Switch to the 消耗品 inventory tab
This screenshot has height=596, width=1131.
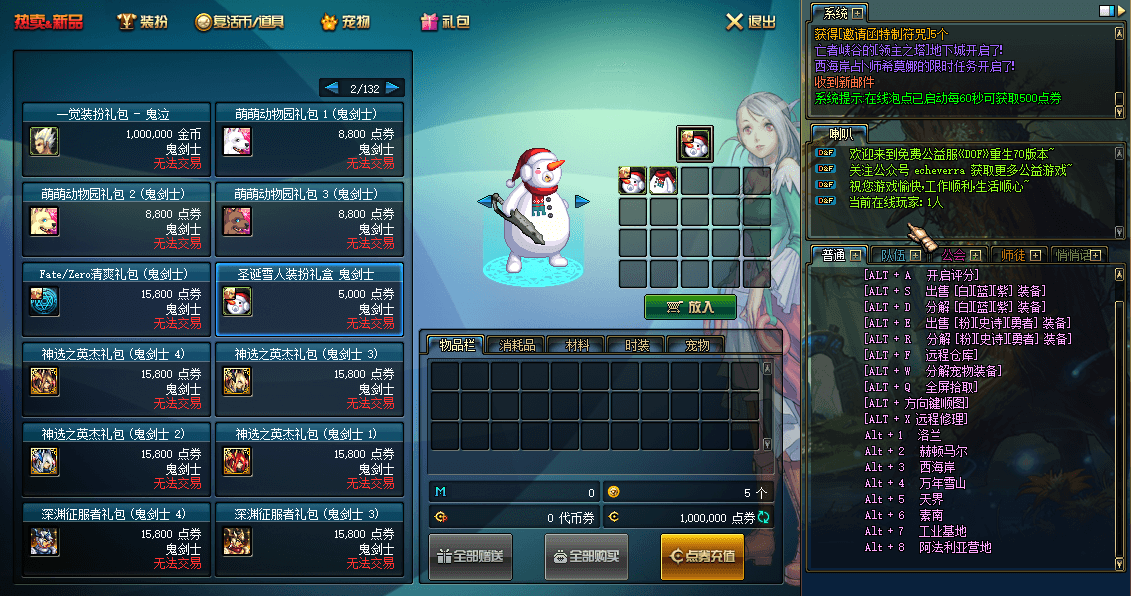tap(517, 345)
